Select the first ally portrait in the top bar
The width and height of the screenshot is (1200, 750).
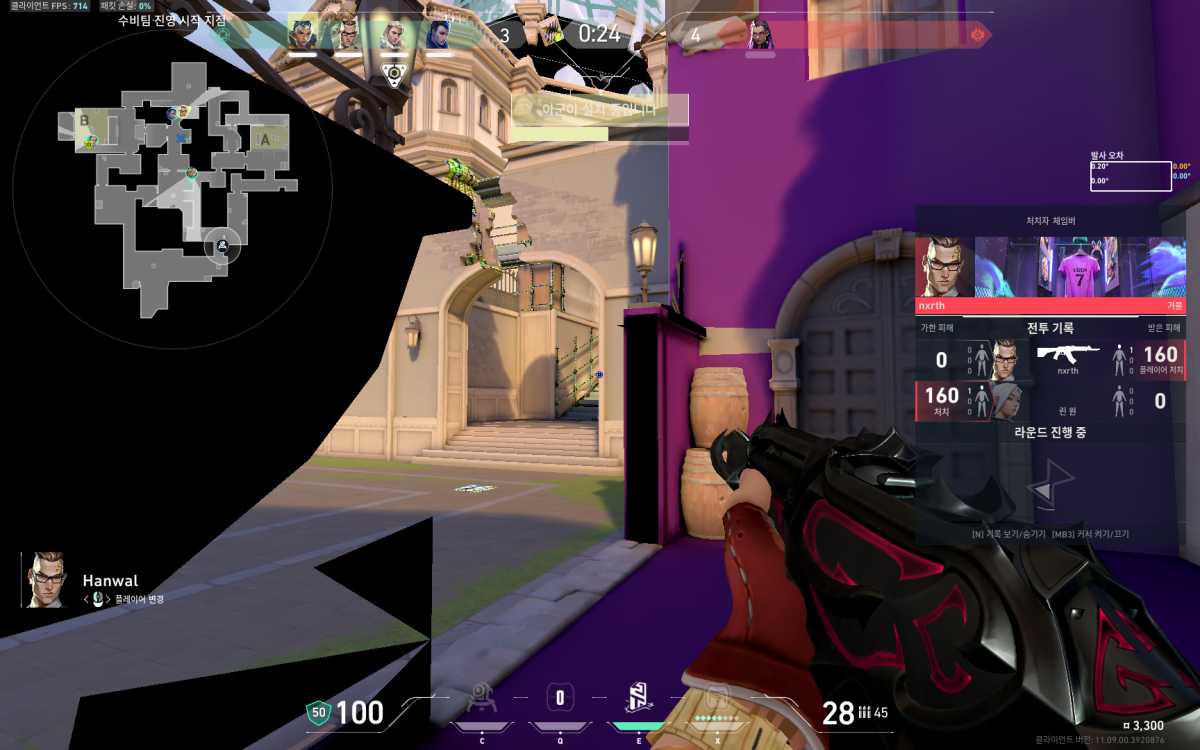[302, 35]
